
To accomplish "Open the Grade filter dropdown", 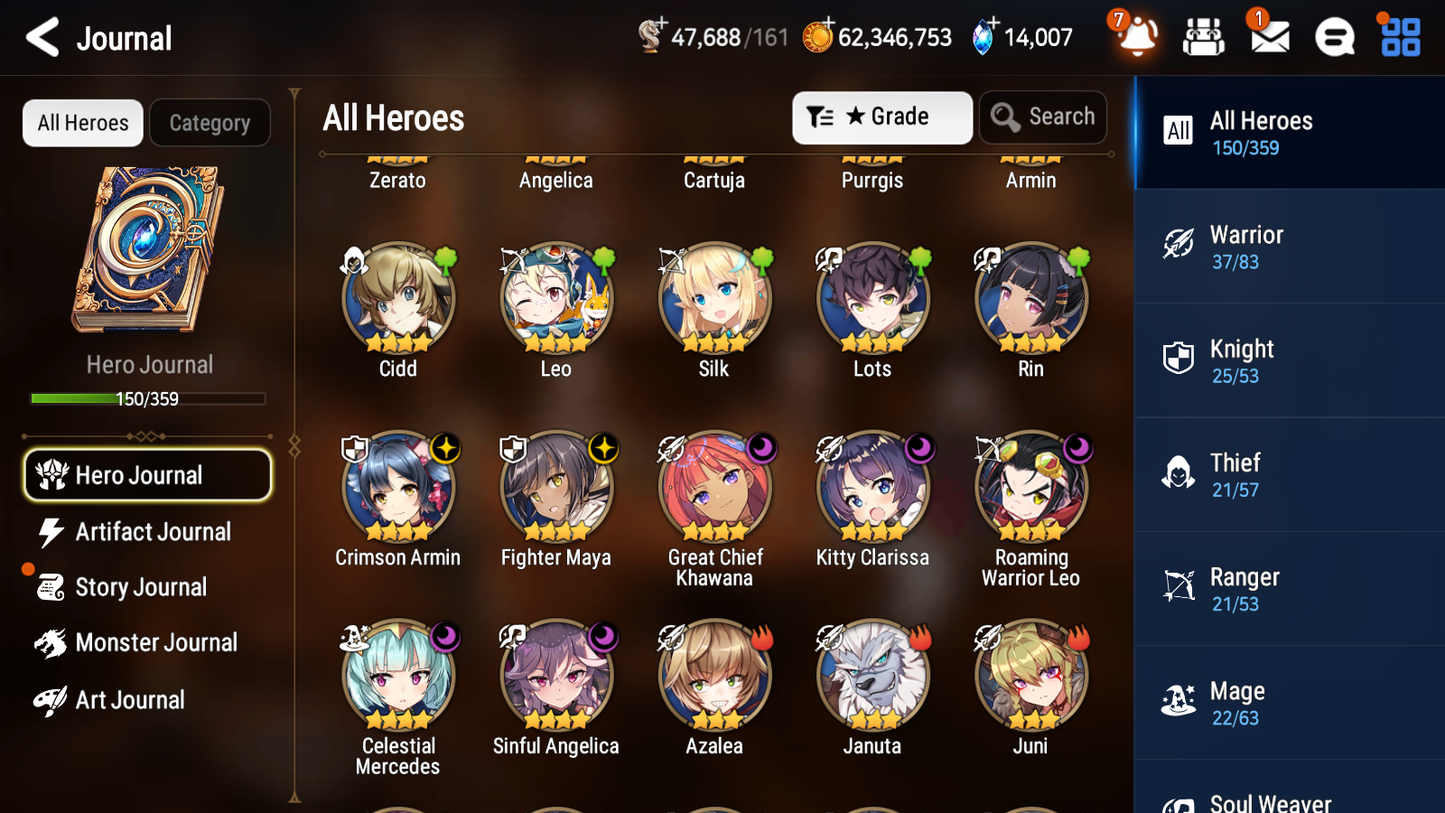I will [x=882, y=117].
